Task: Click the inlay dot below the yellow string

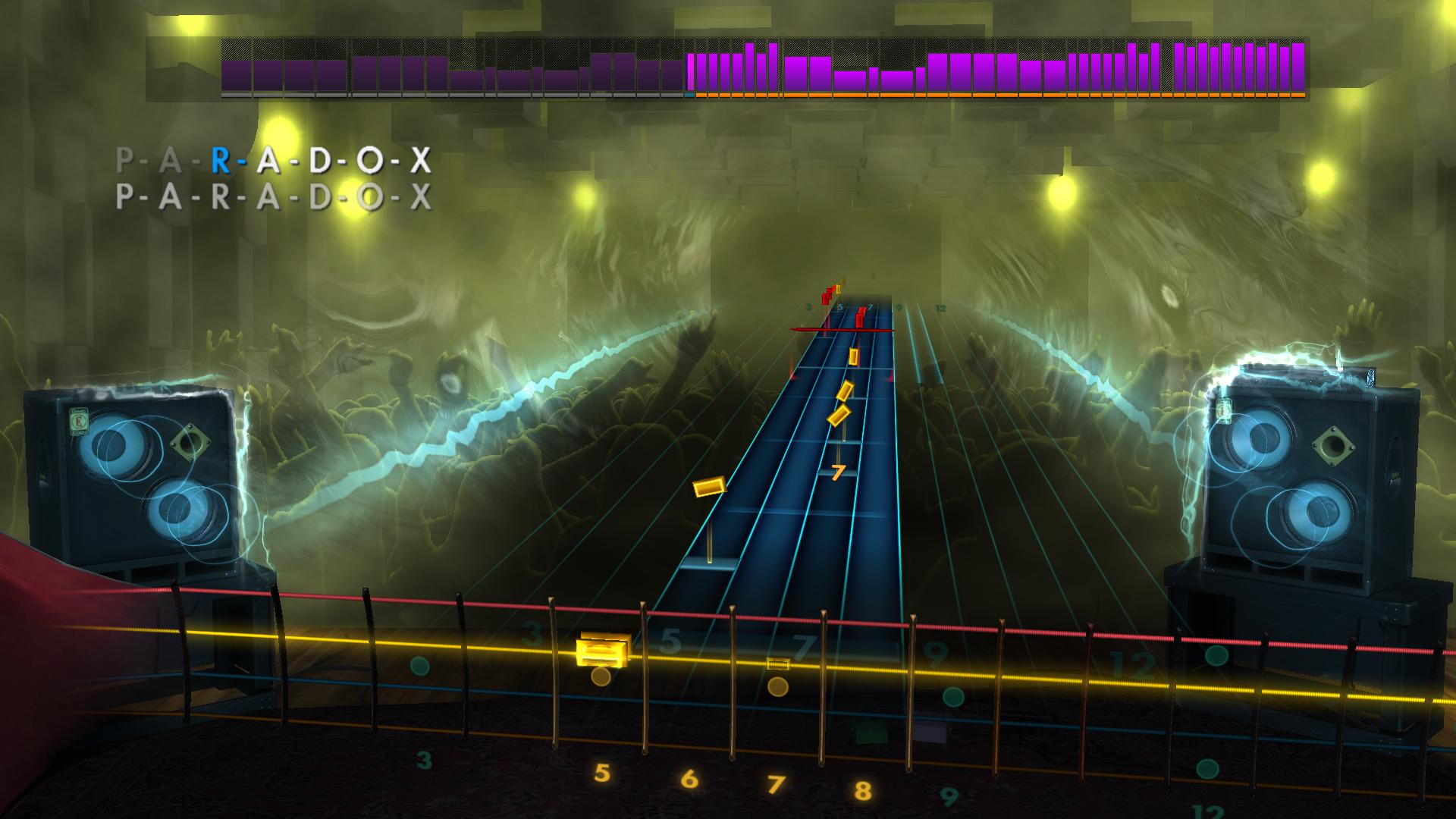Action: tap(599, 675)
